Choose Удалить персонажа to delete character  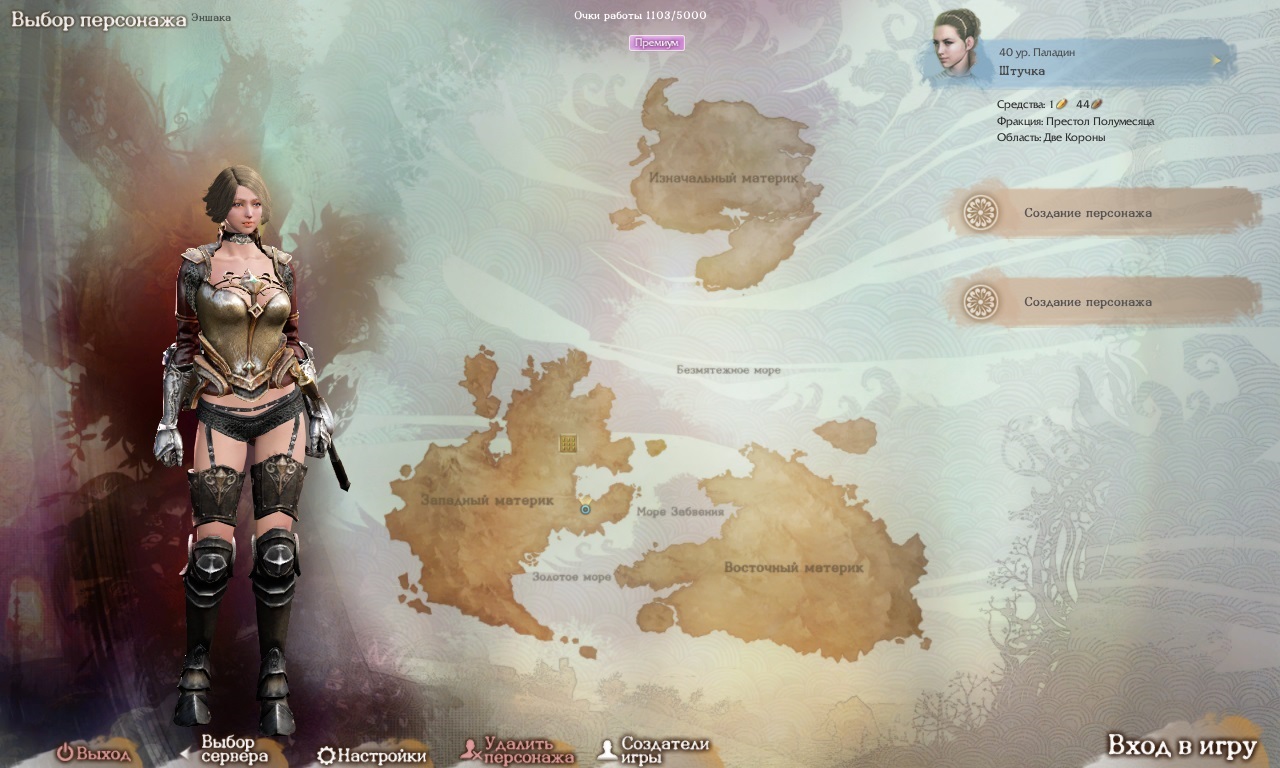[518, 750]
